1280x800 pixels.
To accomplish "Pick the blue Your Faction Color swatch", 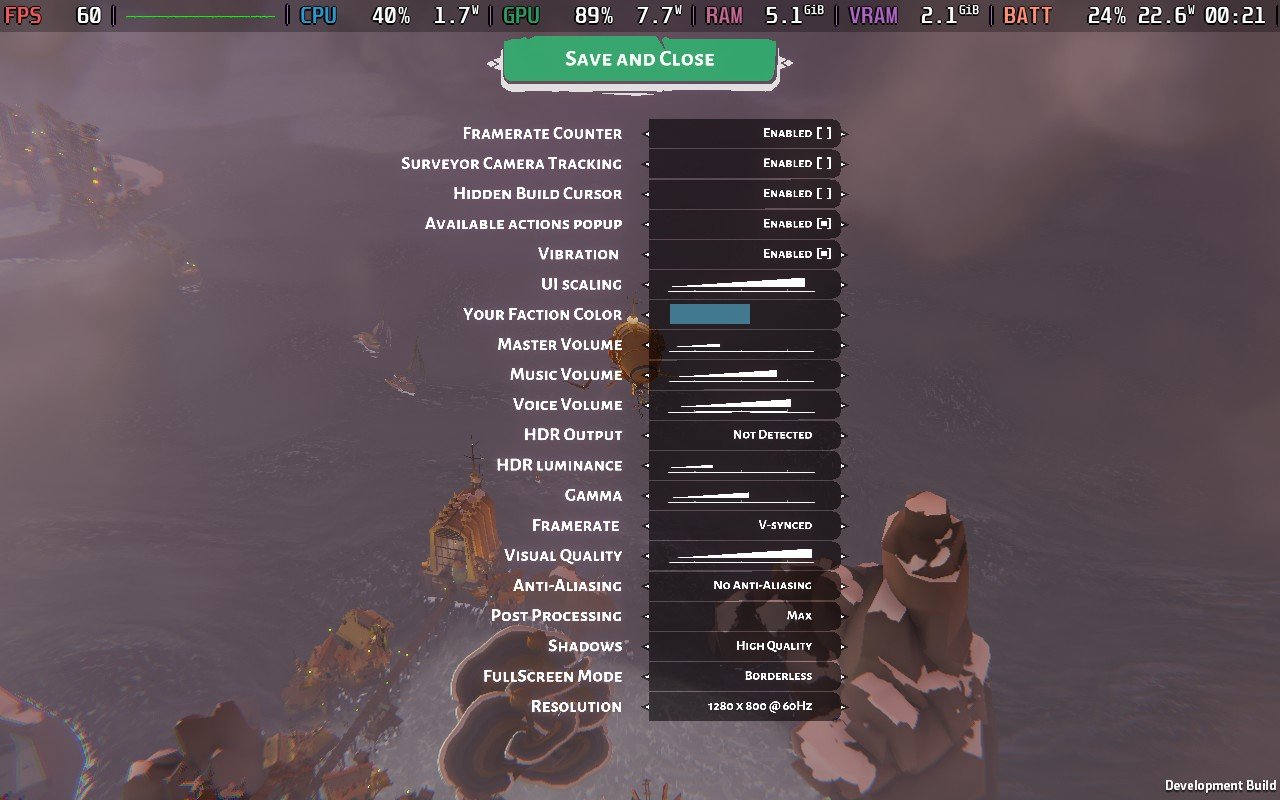I will coord(710,315).
